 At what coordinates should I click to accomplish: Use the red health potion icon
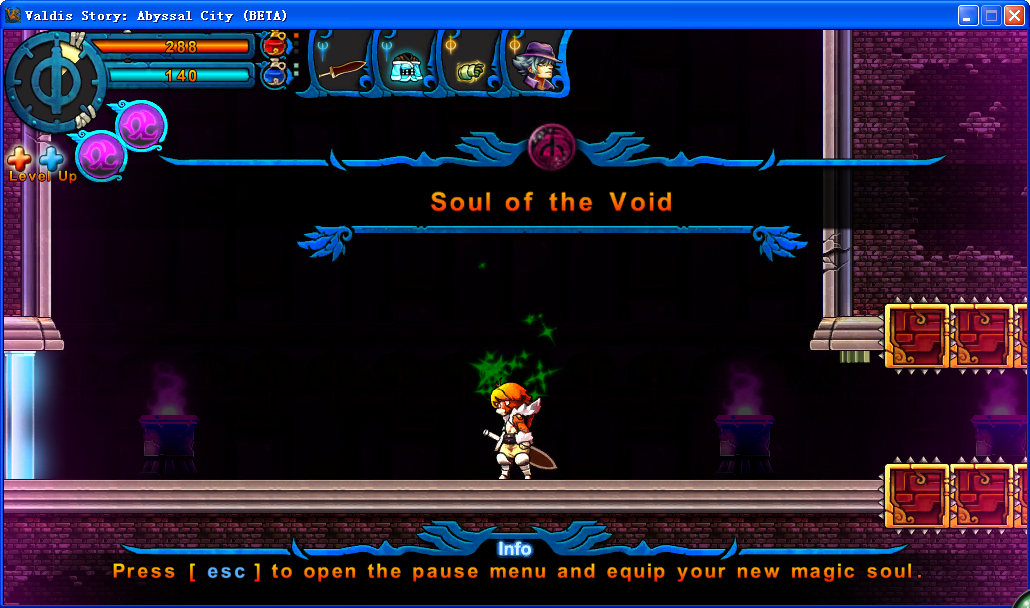click(x=274, y=45)
